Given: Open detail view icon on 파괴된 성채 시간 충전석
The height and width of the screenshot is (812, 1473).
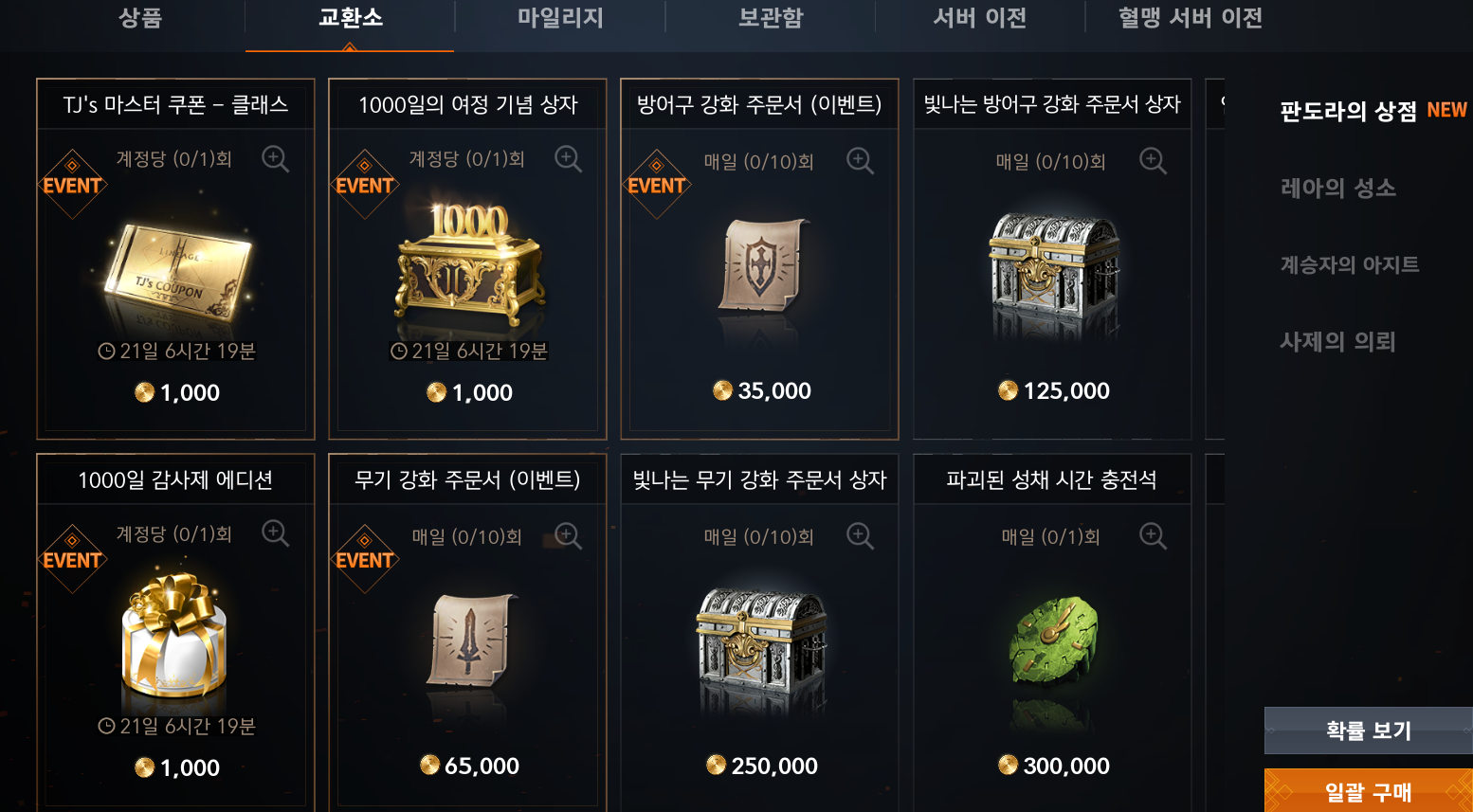Looking at the screenshot, I should click(1154, 535).
